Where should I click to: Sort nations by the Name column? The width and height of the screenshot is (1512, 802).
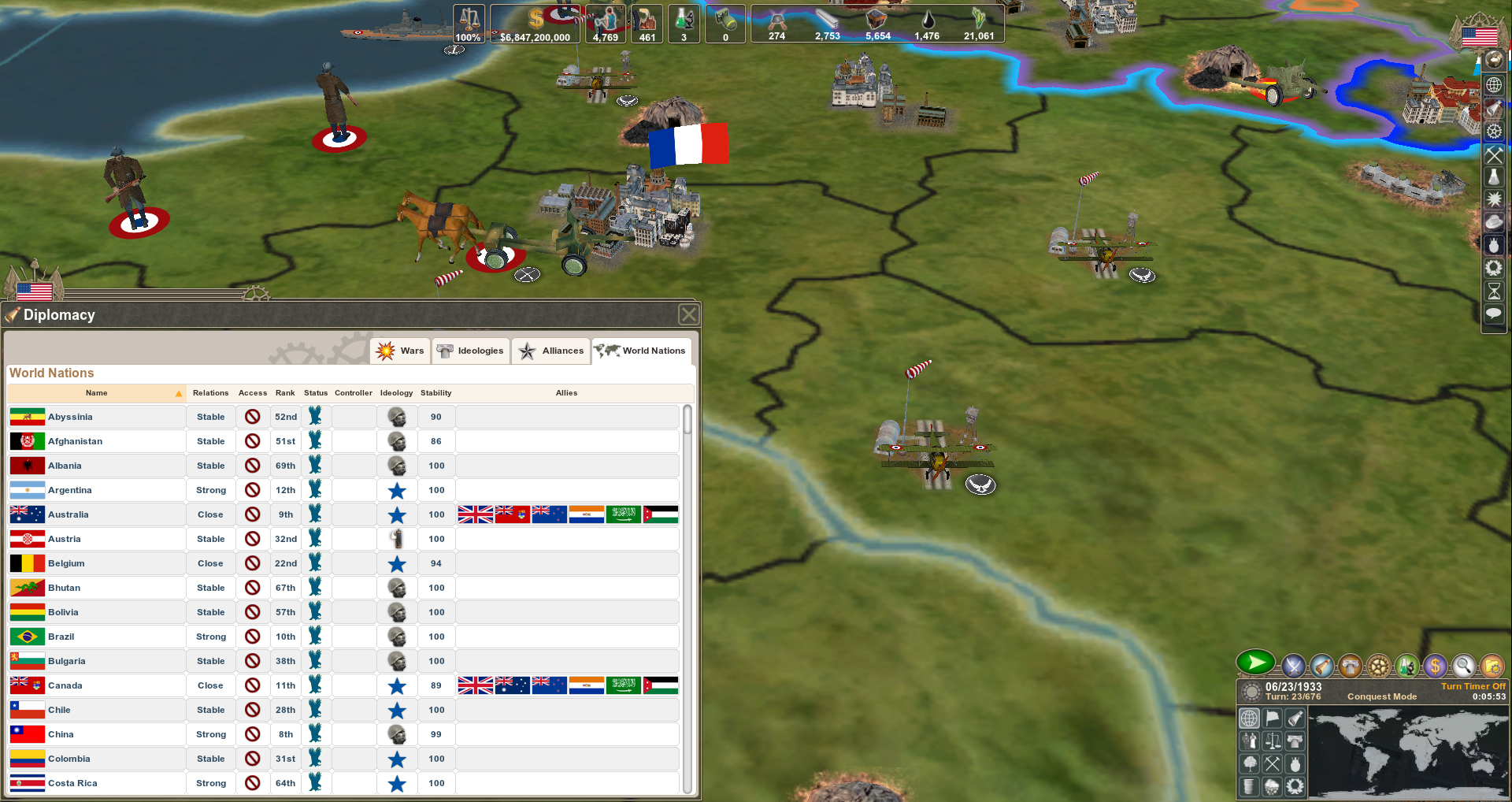[97, 393]
